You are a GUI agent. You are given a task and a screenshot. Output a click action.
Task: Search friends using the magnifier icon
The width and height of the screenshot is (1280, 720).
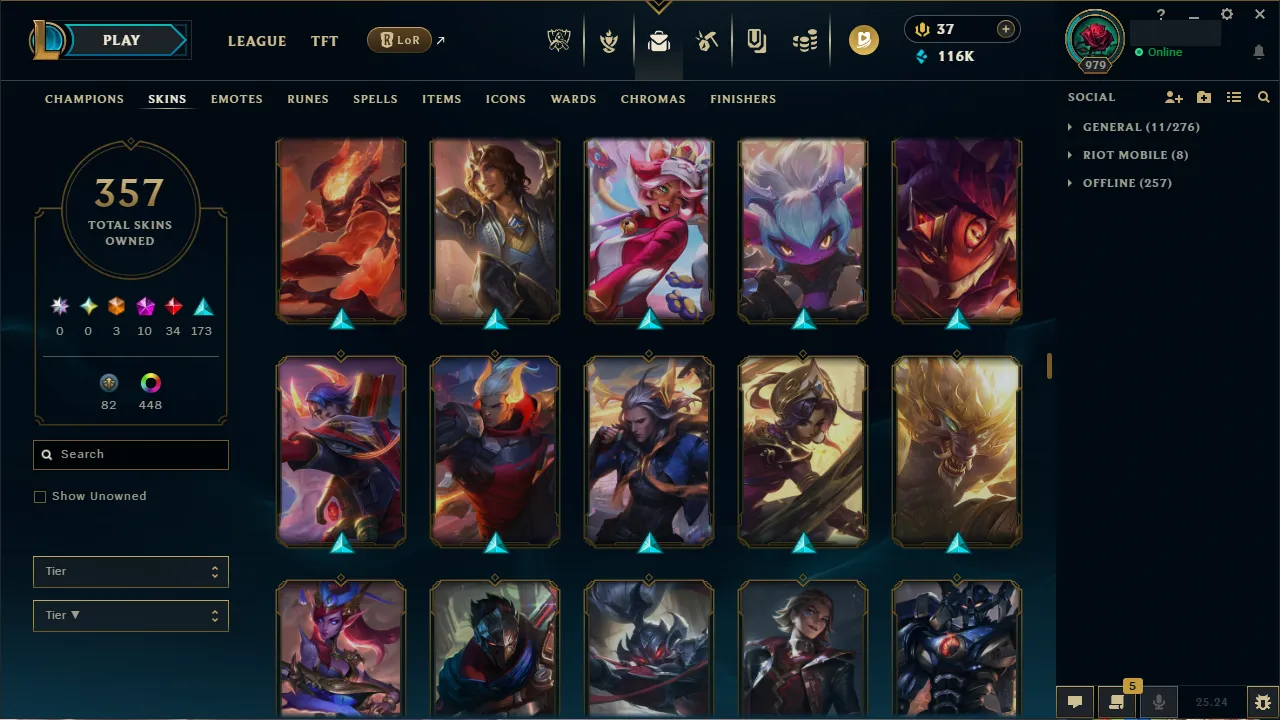1264,97
